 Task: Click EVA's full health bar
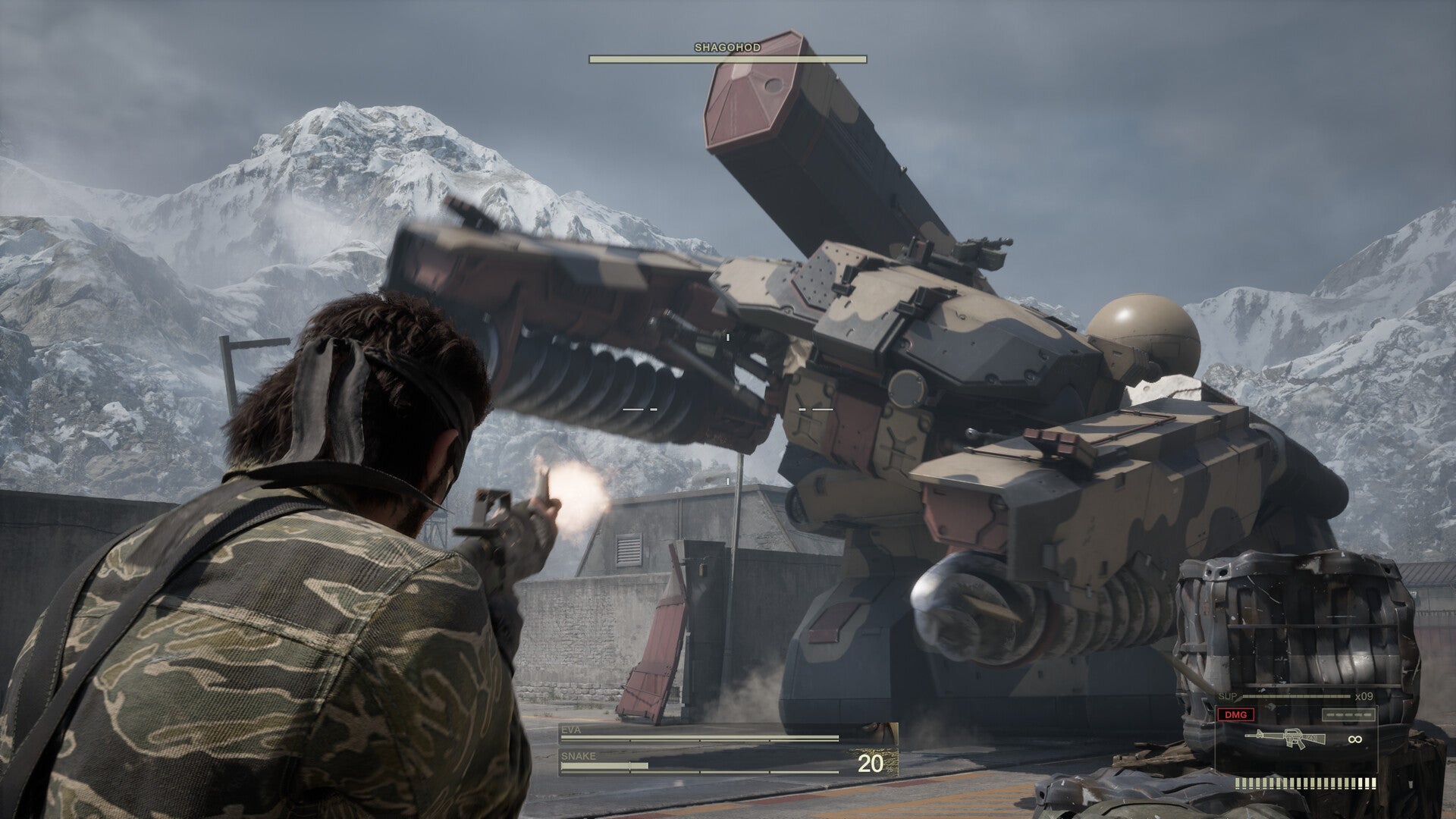[x=698, y=736]
